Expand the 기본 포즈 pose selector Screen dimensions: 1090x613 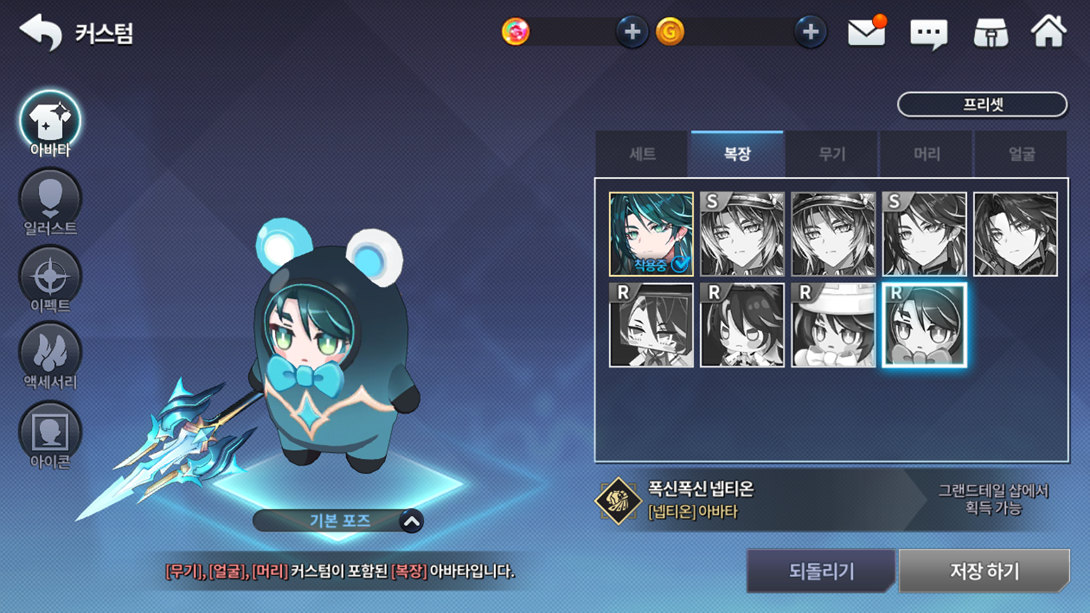(x=411, y=521)
